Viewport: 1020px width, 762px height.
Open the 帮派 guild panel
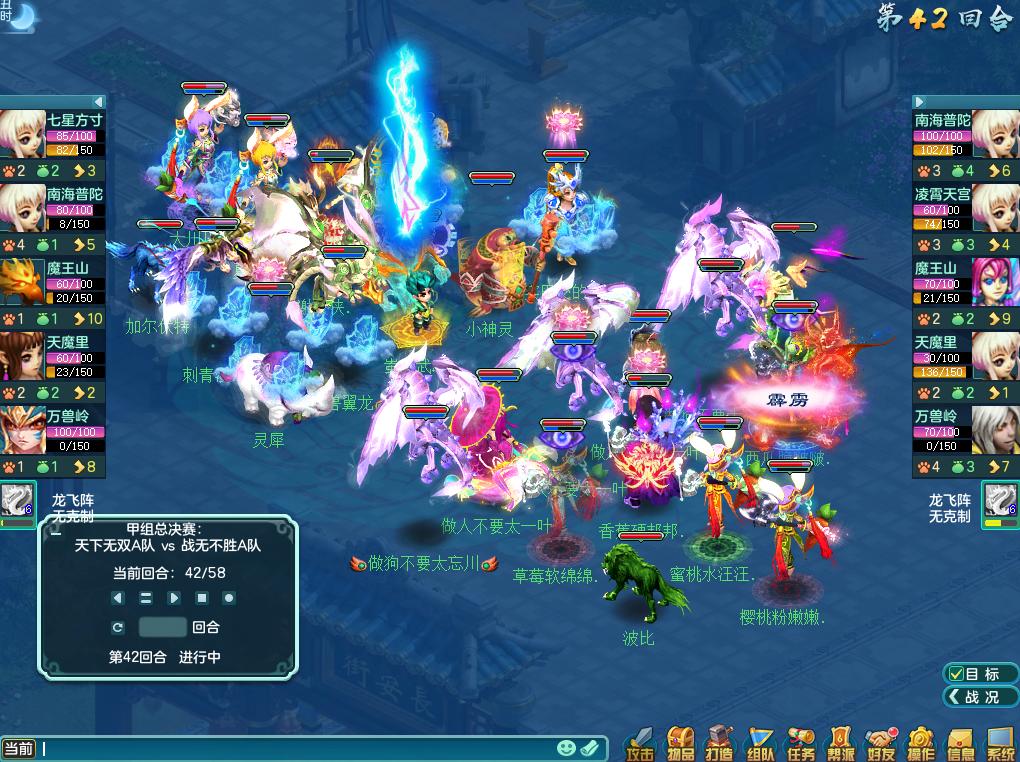tap(840, 743)
